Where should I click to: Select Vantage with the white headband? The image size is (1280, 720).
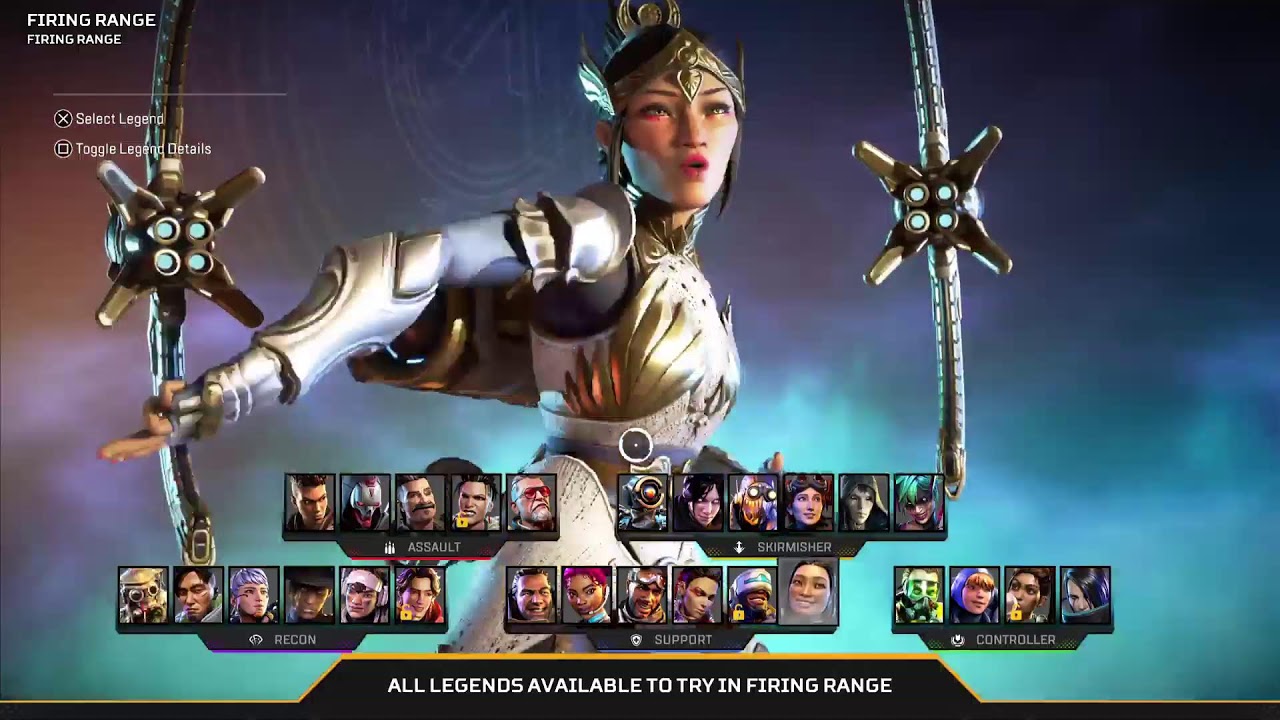point(364,595)
